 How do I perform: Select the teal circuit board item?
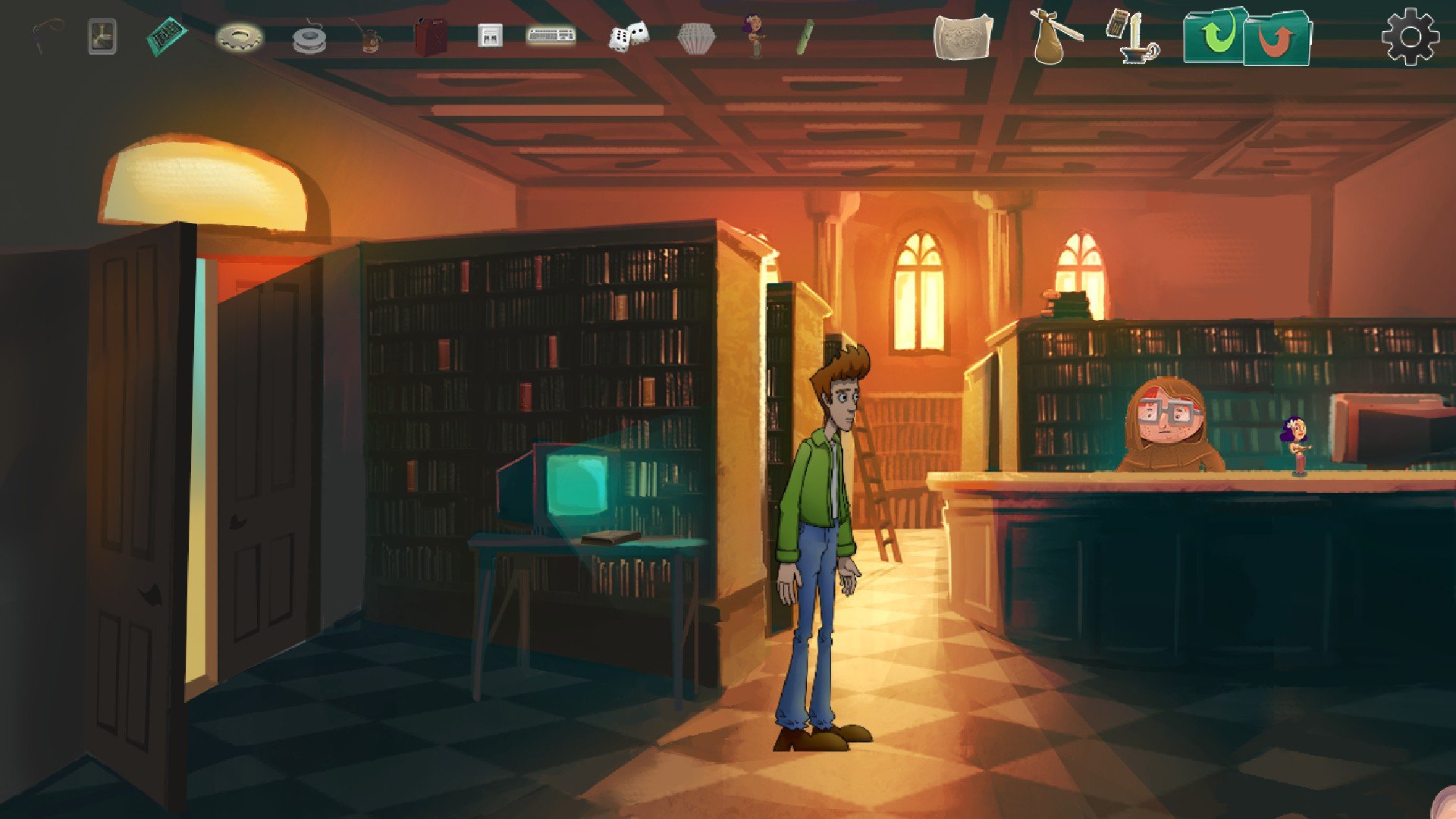pyautogui.click(x=167, y=35)
